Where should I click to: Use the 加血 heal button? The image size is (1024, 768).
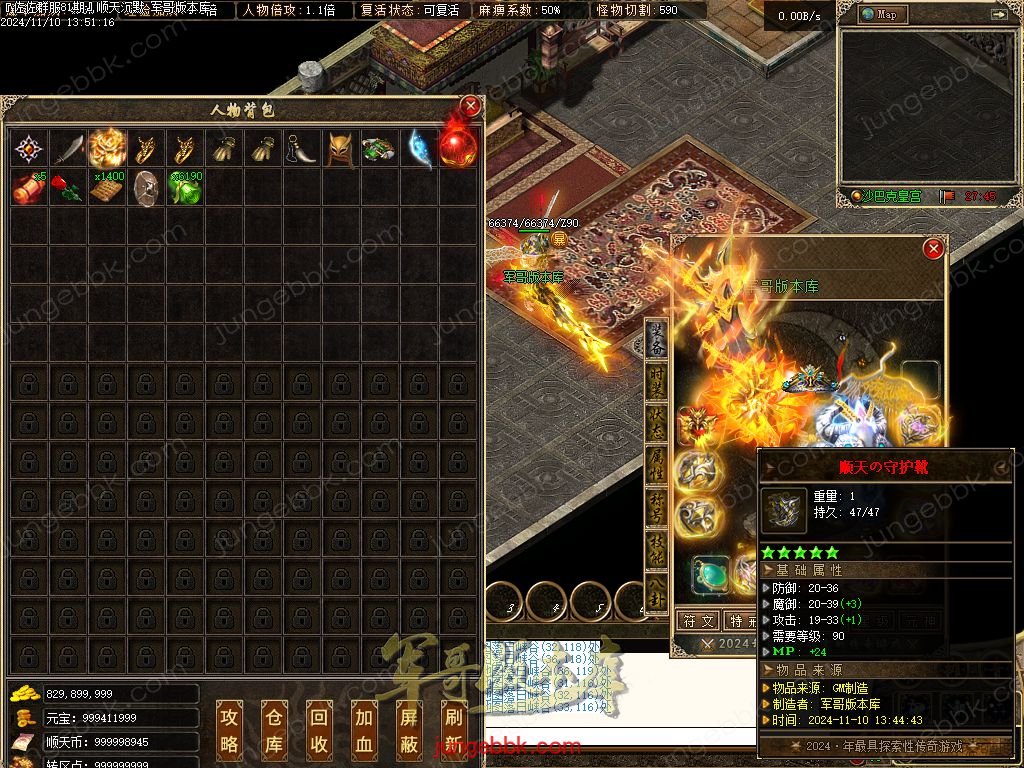[x=362, y=729]
